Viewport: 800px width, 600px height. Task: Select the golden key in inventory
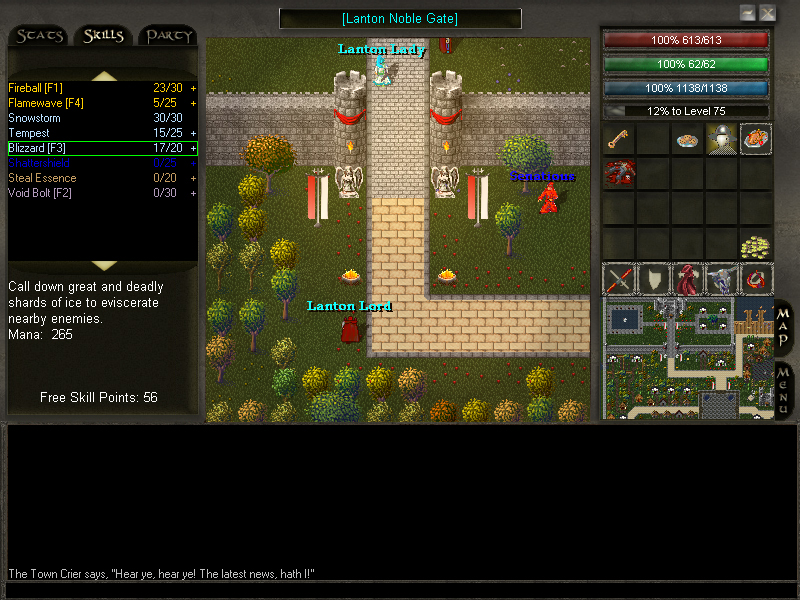pos(619,139)
